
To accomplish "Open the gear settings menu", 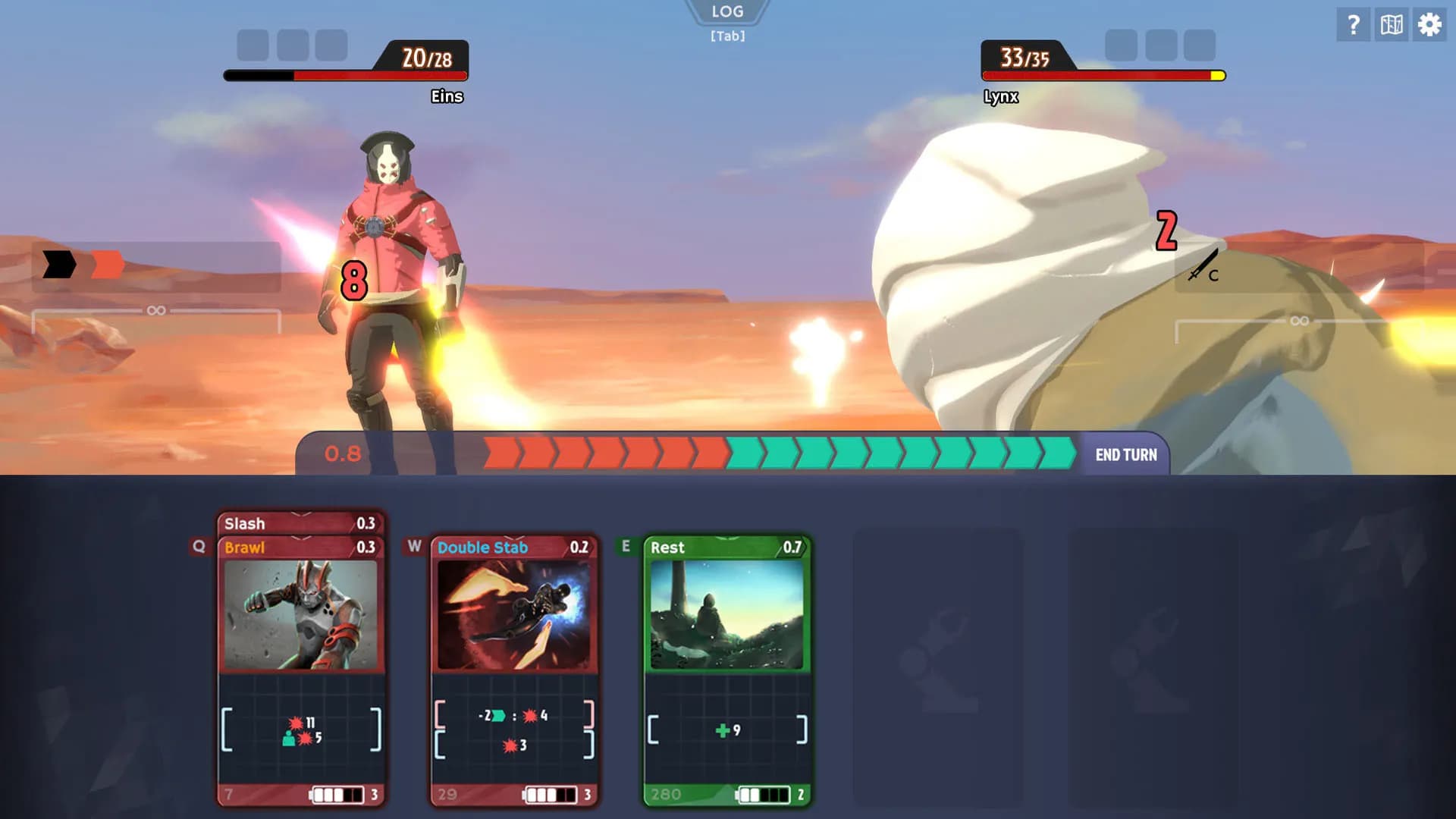I will point(1429,25).
